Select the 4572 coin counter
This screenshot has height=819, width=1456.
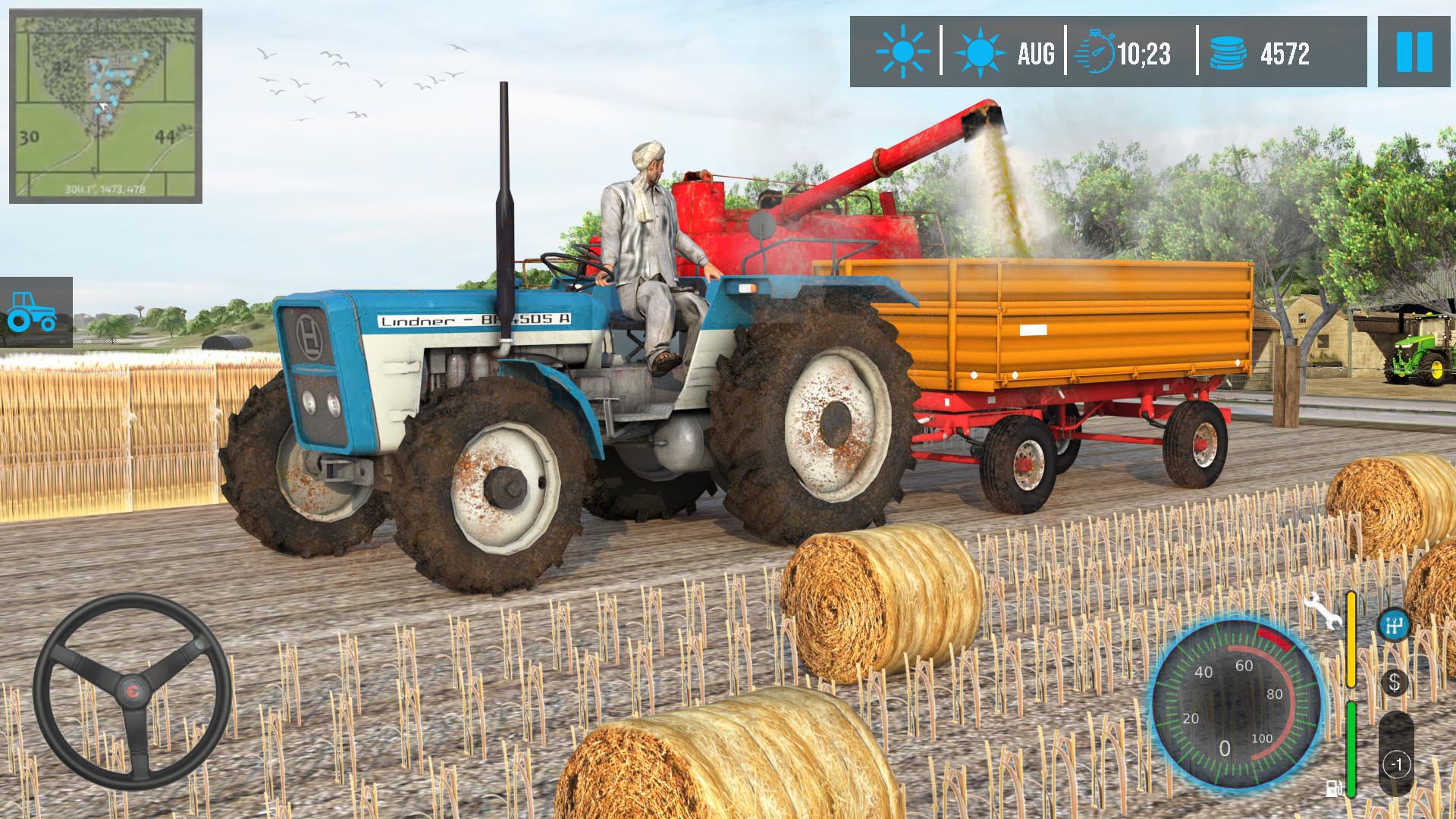(x=1285, y=52)
